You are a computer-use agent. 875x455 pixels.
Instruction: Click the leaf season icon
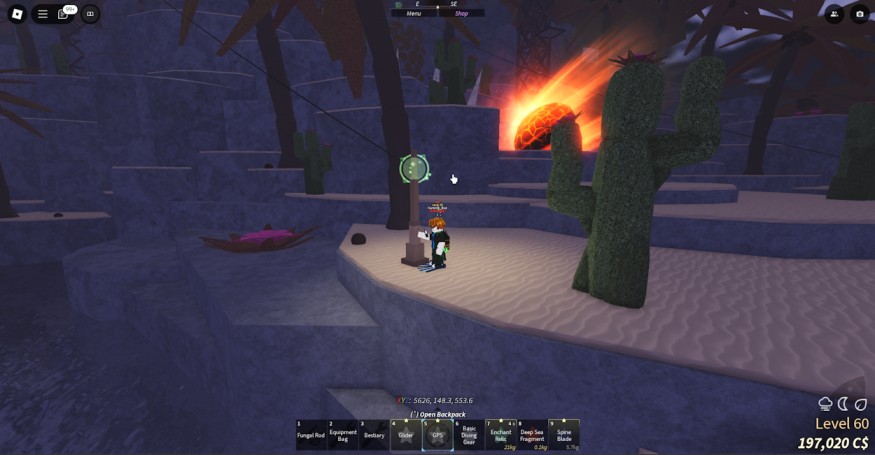[861, 404]
